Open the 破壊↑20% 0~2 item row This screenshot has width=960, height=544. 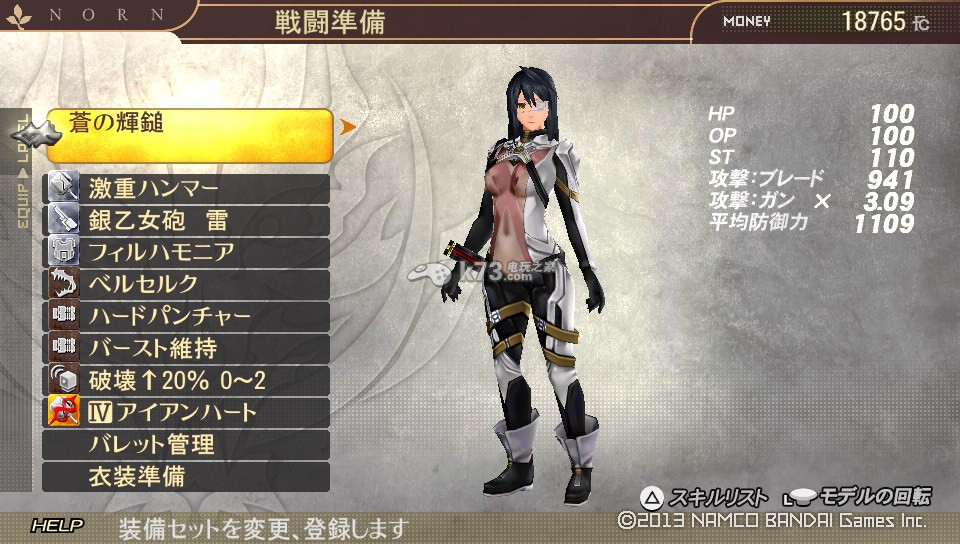(x=188, y=380)
